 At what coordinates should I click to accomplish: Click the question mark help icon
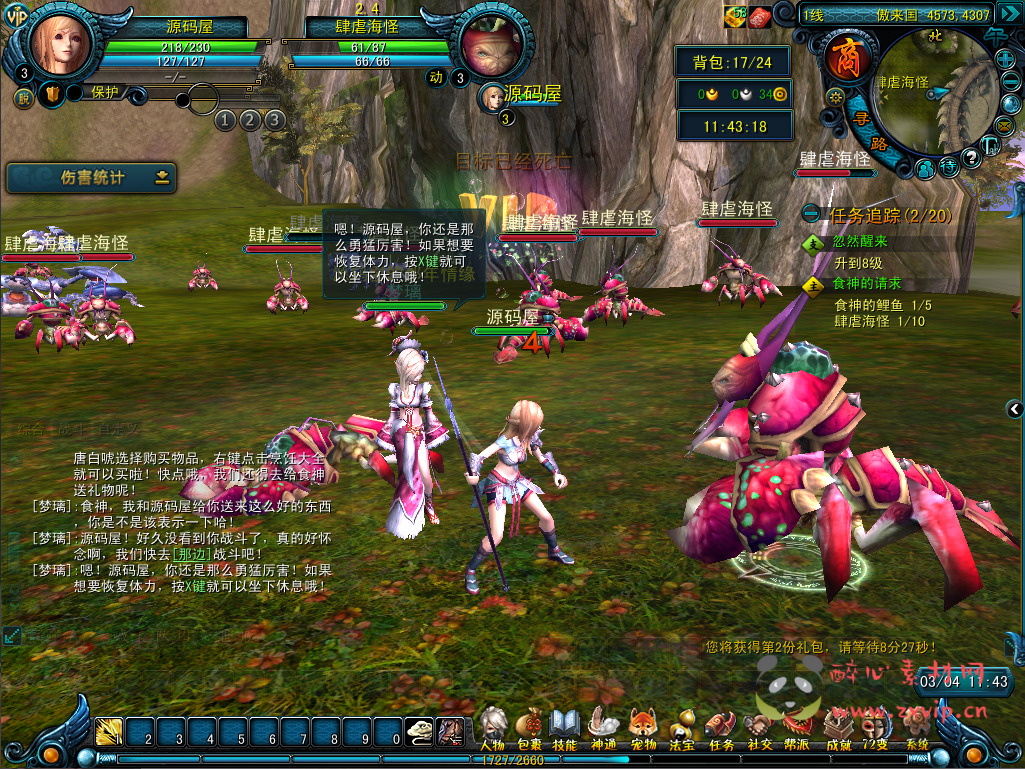970,160
